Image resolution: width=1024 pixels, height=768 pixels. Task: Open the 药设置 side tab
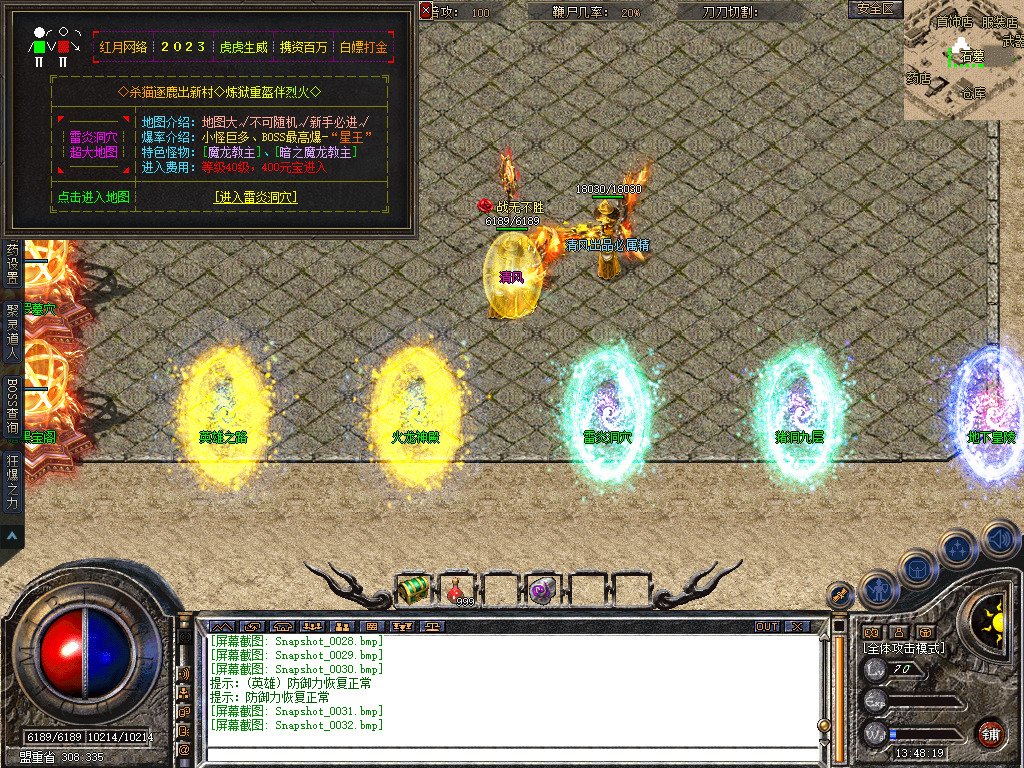tap(12, 263)
